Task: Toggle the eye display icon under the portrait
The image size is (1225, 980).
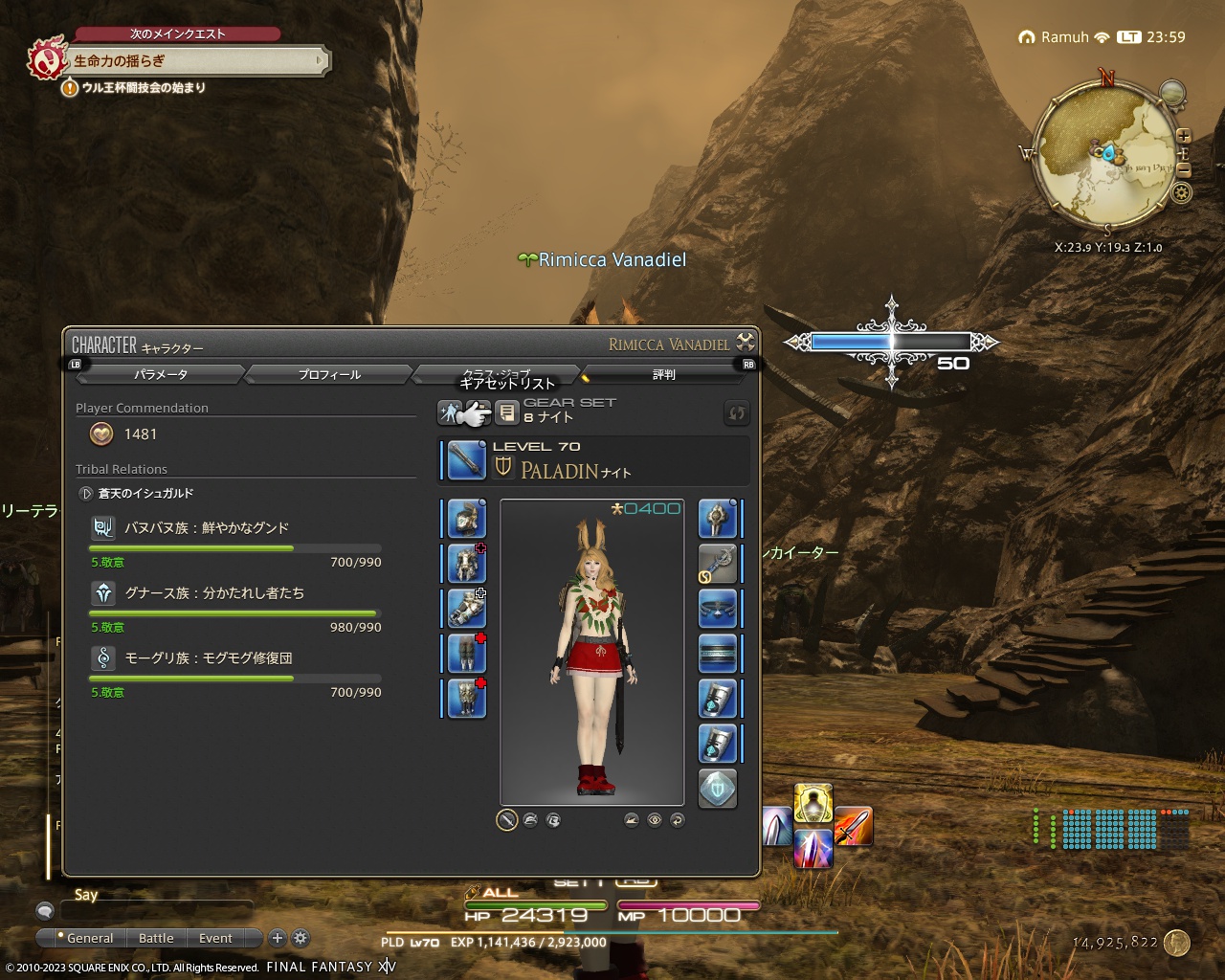Action: click(x=654, y=820)
